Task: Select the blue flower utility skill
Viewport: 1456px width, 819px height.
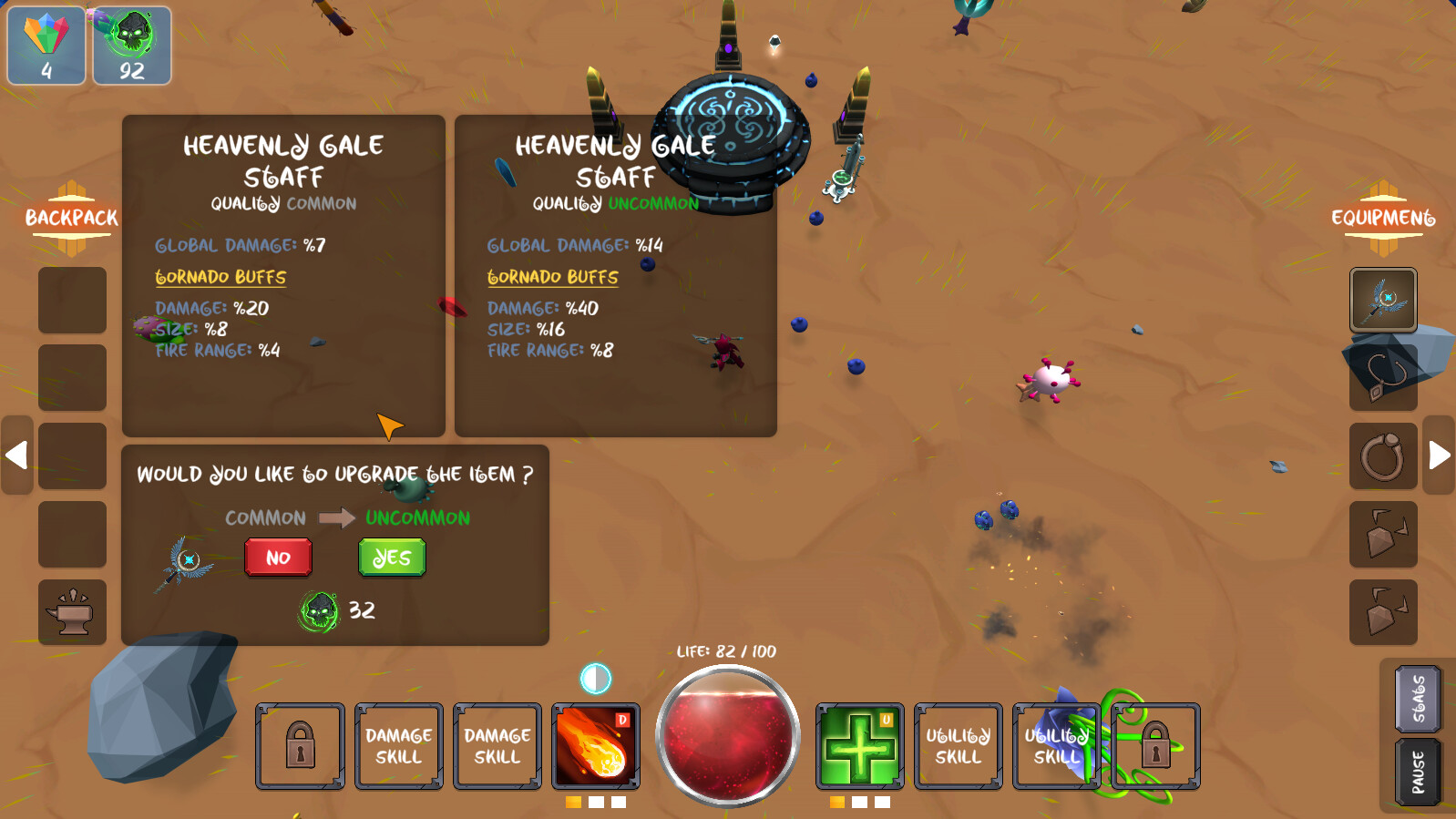Action: (1057, 745)
